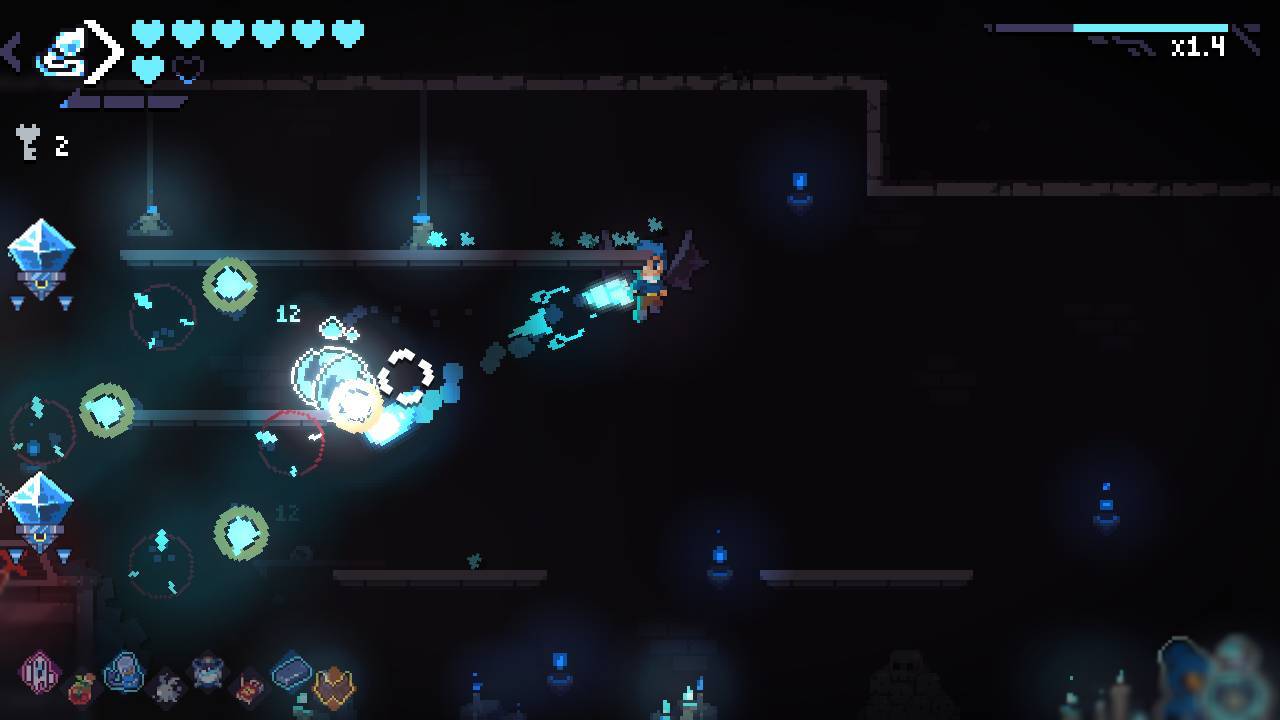This screenshot has height=720, width=1280.
Task: Choose the gold-trimmed brown badge relic
Action: pyautogui.click(x=334, y=687)
